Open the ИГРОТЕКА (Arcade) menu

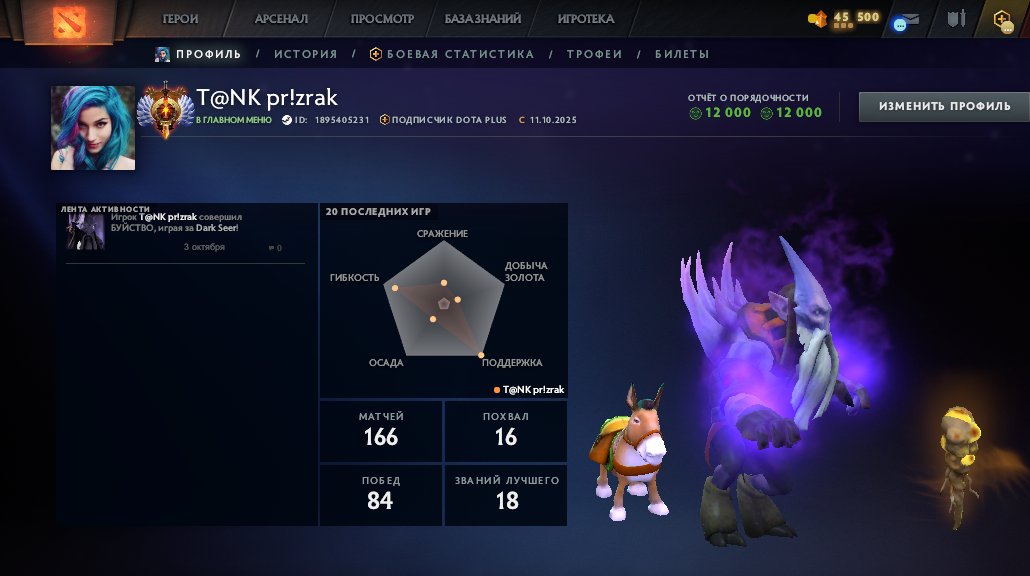[586, 19]
